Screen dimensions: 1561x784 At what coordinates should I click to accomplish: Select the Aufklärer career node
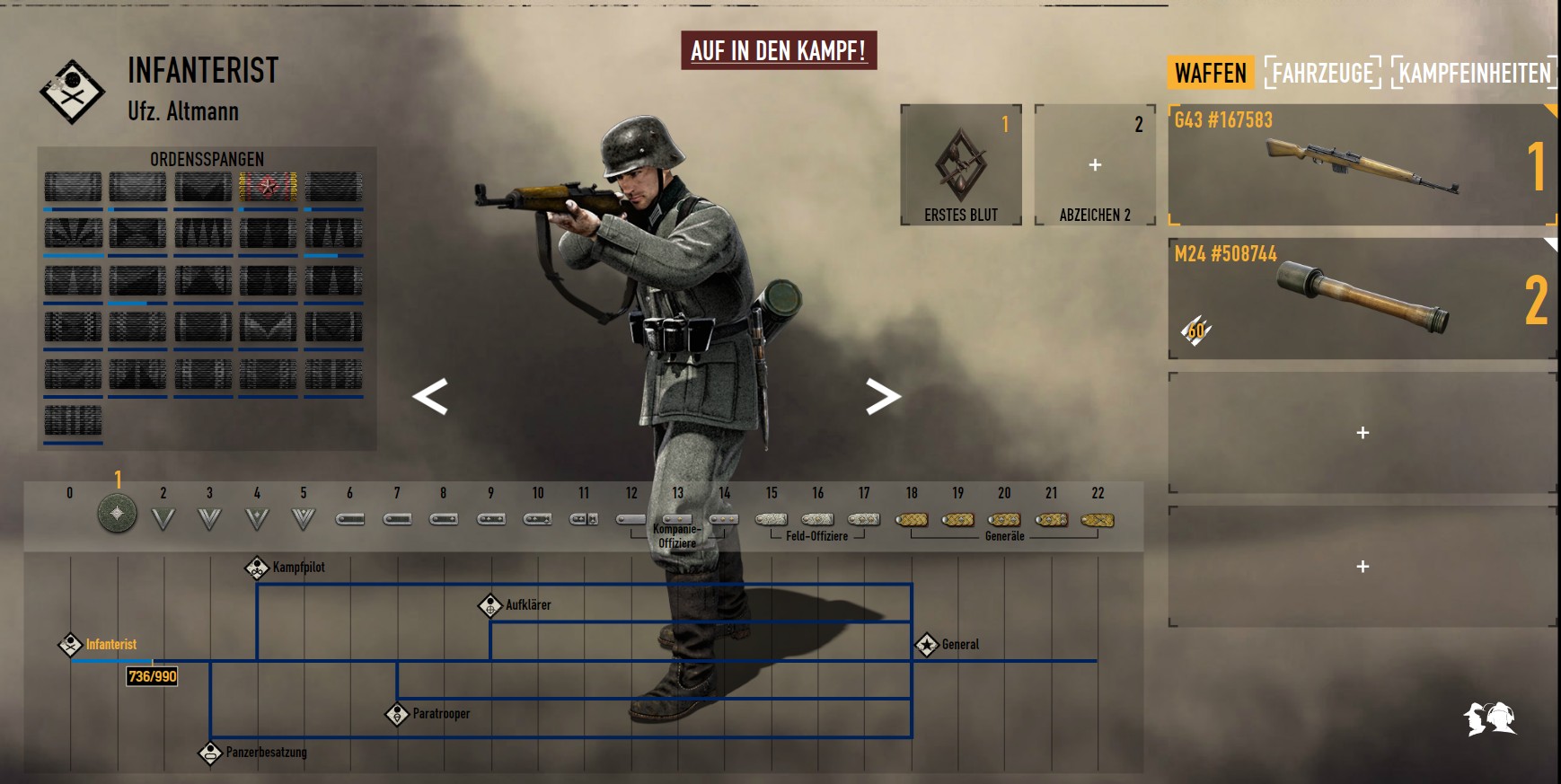(489, 604)
